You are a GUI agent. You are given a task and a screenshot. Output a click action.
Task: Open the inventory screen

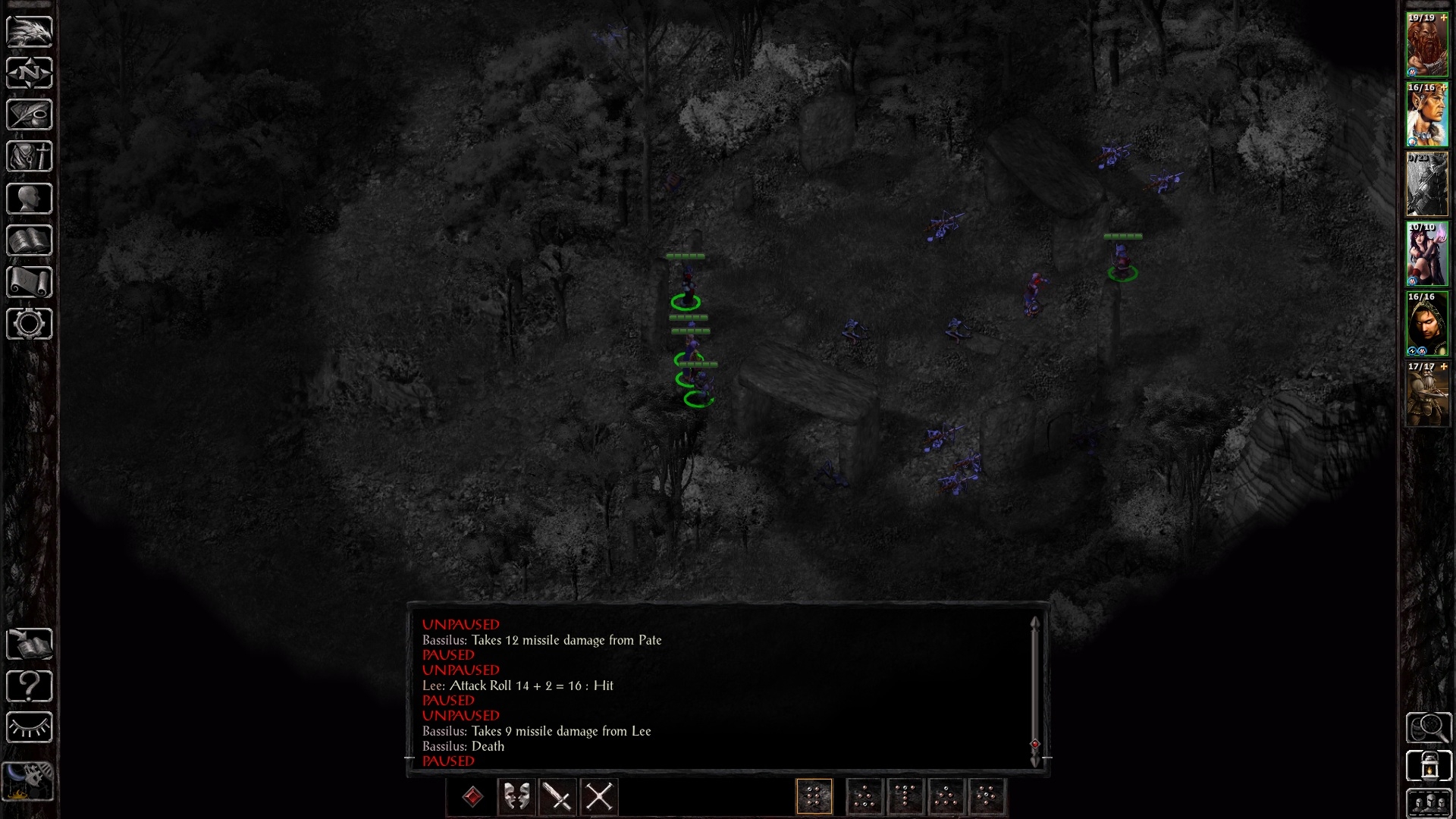[30, 157]
